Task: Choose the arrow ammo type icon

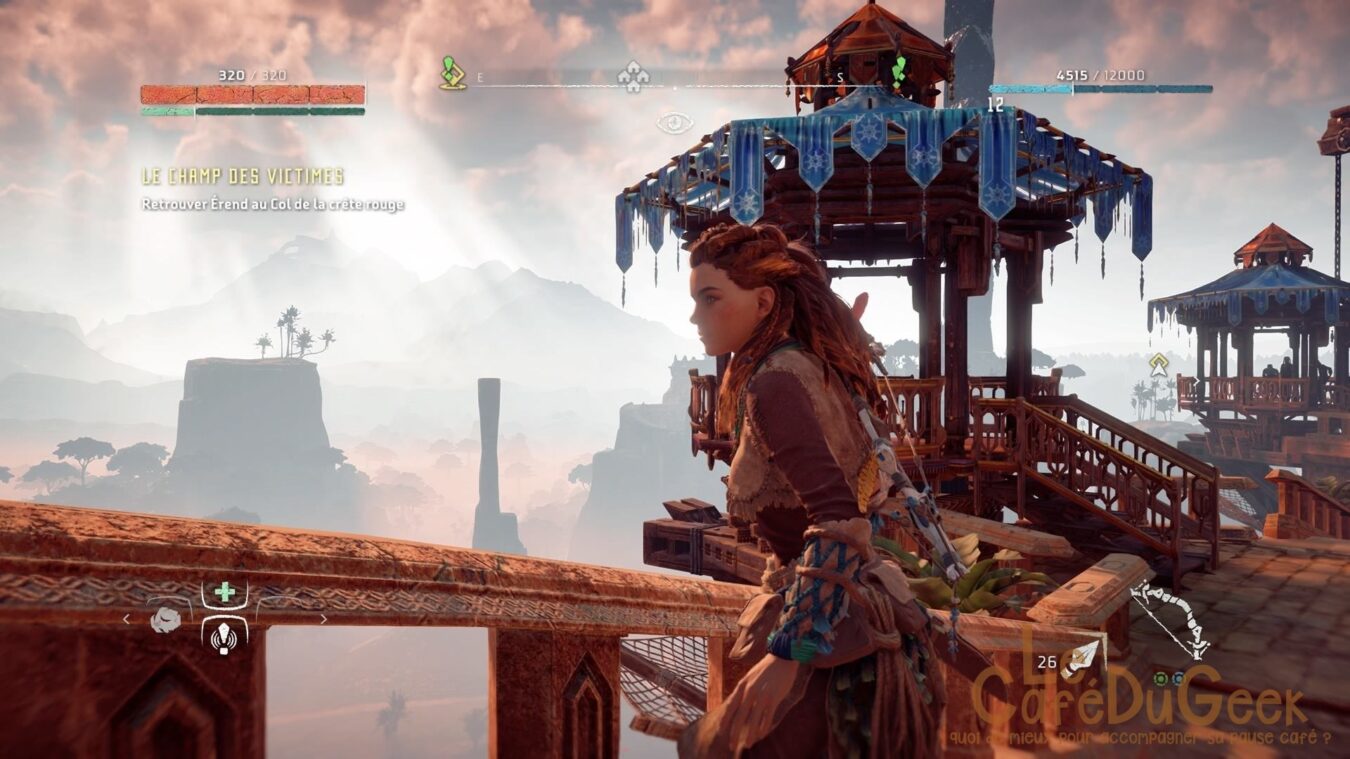Action: click(x=1084, y=658)
